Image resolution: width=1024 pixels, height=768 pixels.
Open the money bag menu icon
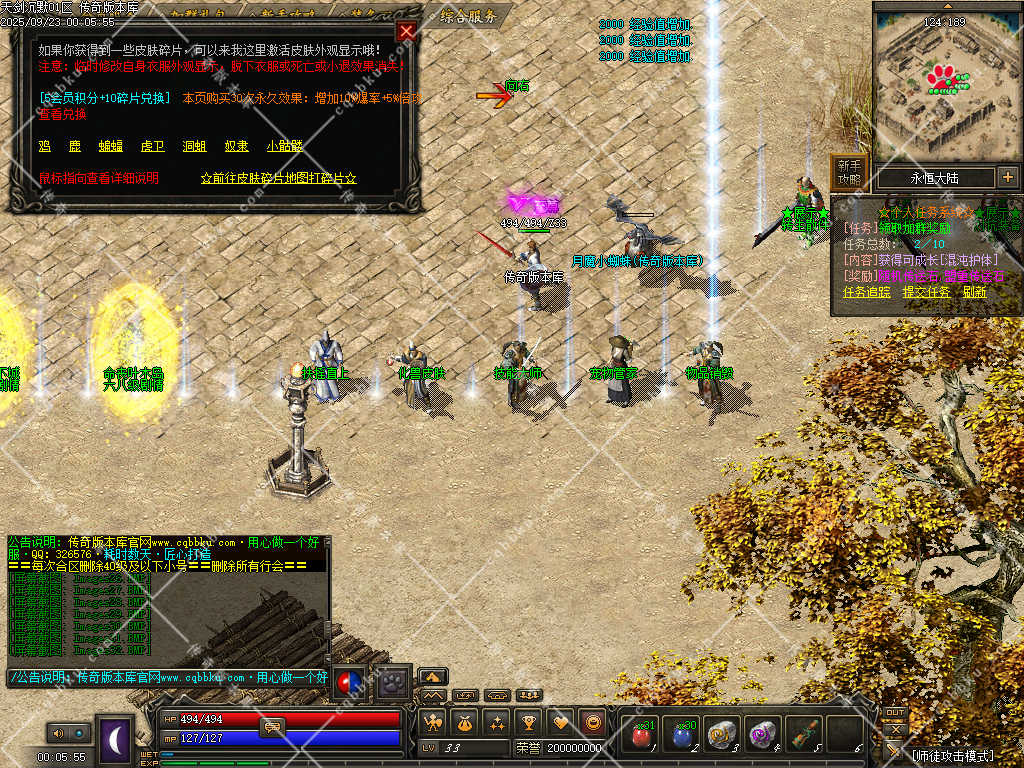465,722
